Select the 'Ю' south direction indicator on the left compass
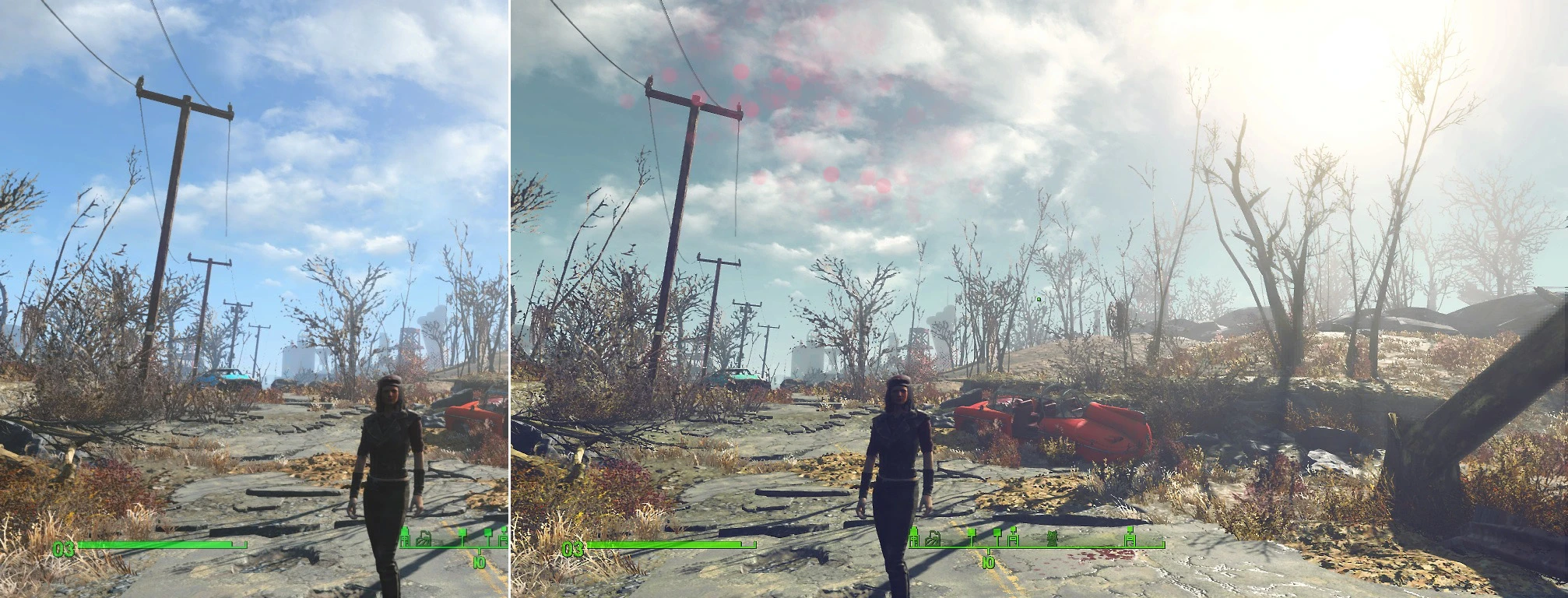 pyautogui.click(x=479, y=562)
